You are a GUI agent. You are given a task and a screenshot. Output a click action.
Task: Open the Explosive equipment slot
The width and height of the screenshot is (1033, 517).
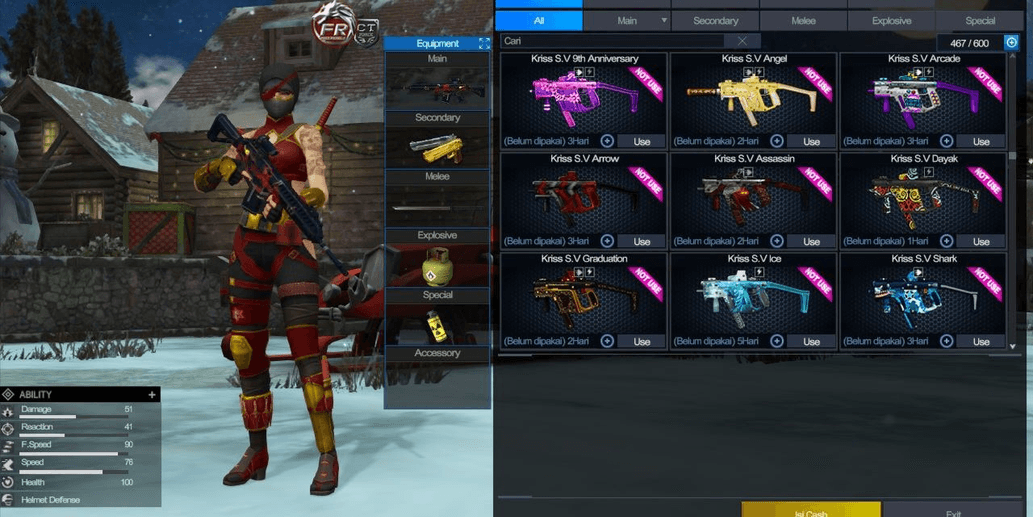click(x=437, y=266)
